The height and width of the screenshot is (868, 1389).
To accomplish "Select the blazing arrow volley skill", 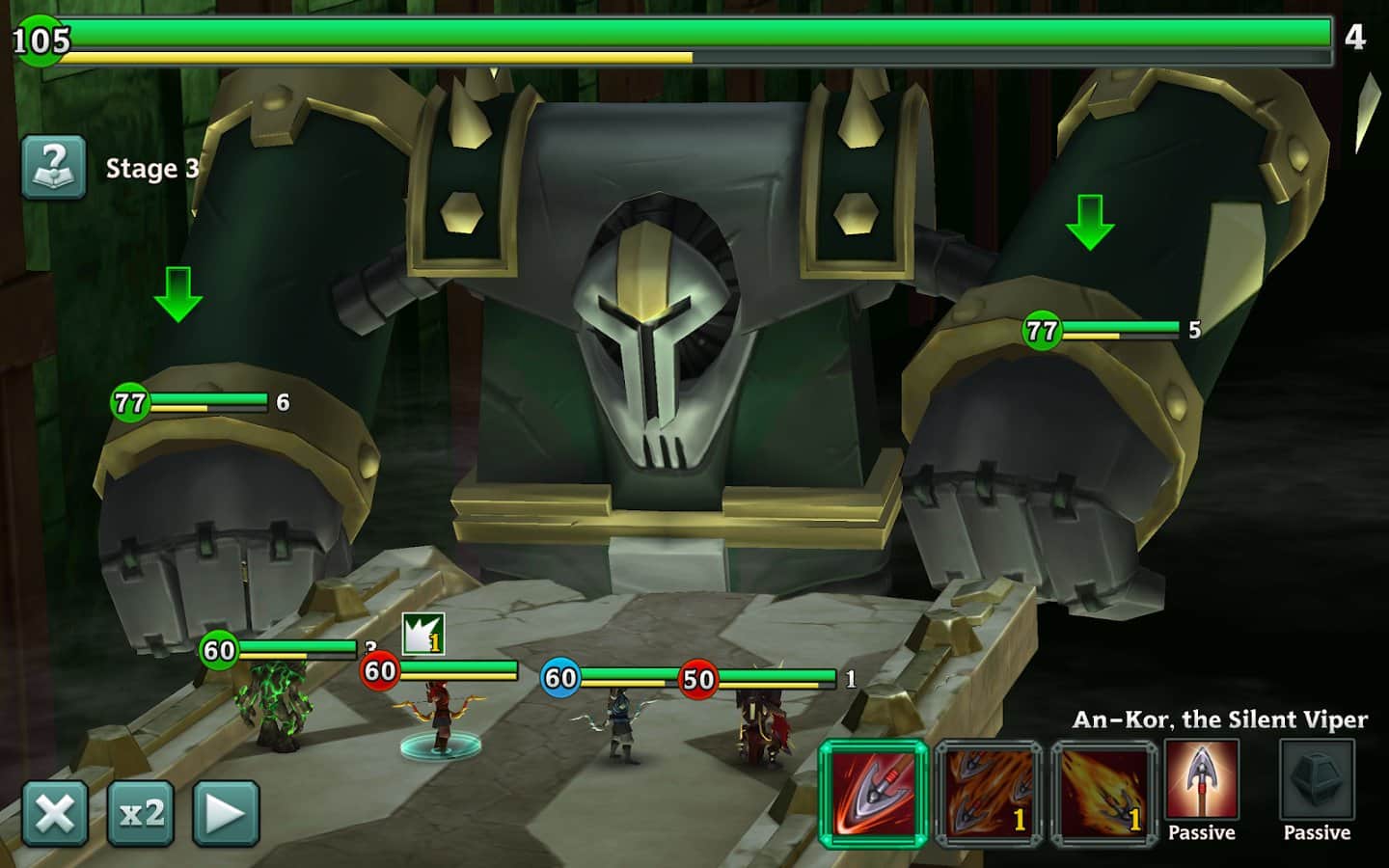I will click(x=1104, y=793).
